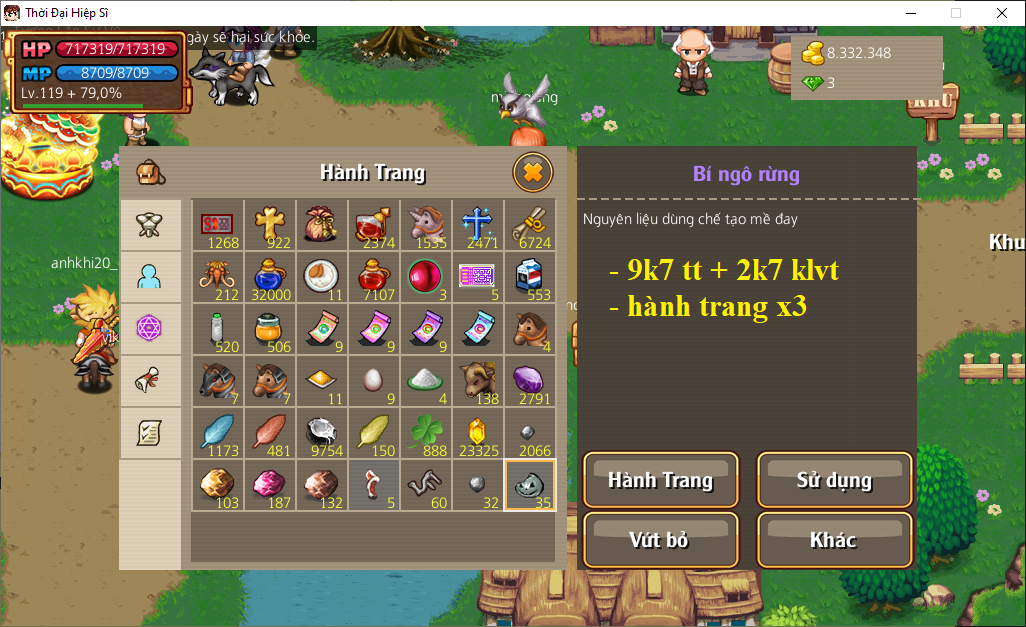Screen dimensions: 1026x627
Task: Select the checklist scroll tab
Action: (x=150, y=433)
